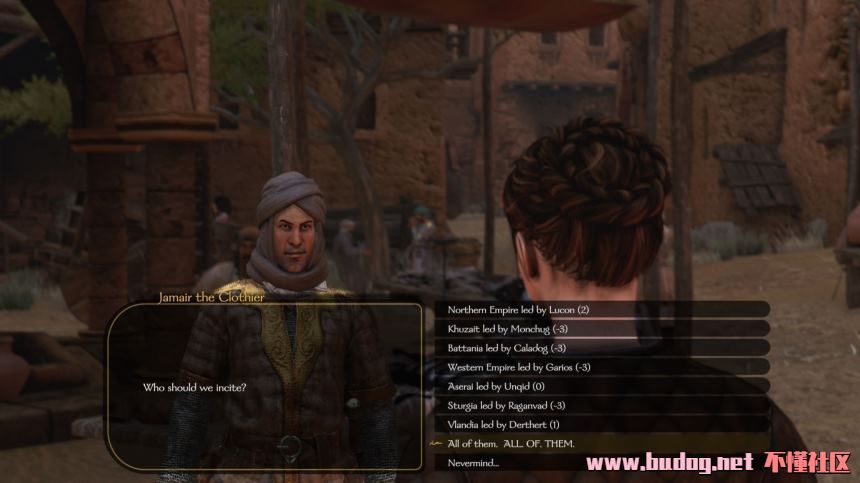Screen dimensions: 860x483
Task: Choose Northern Empire led by Lucon
Action: click(x=518, y=310)
